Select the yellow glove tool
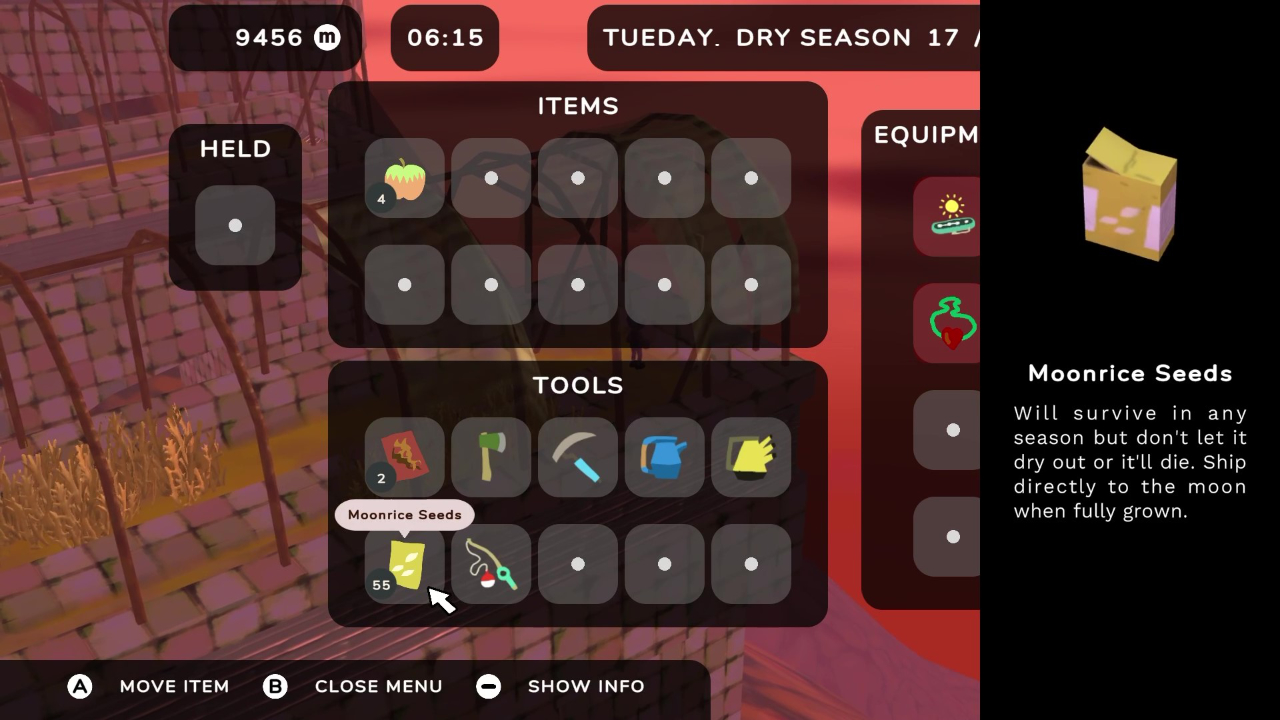 pos(751,457)
